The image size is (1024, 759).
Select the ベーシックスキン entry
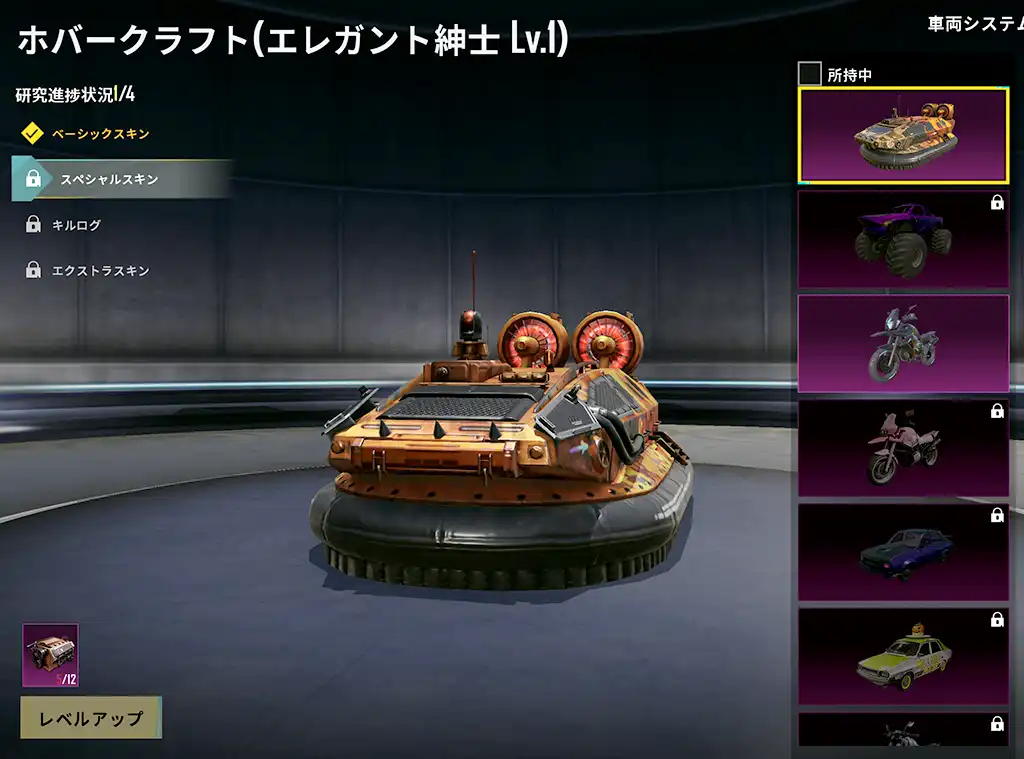(x=100, y=133)
